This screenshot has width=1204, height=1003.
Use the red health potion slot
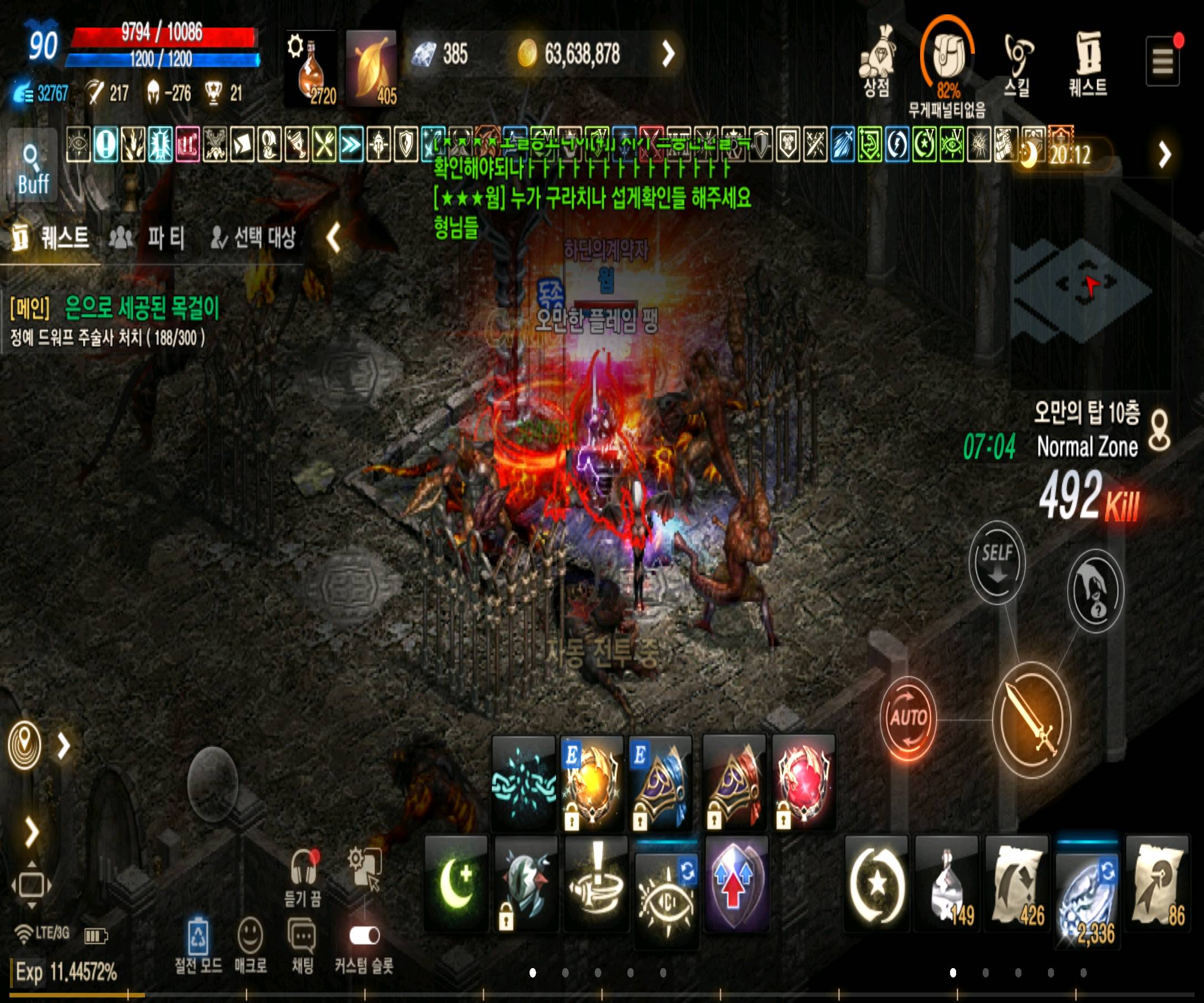click(x=312, y=69)
